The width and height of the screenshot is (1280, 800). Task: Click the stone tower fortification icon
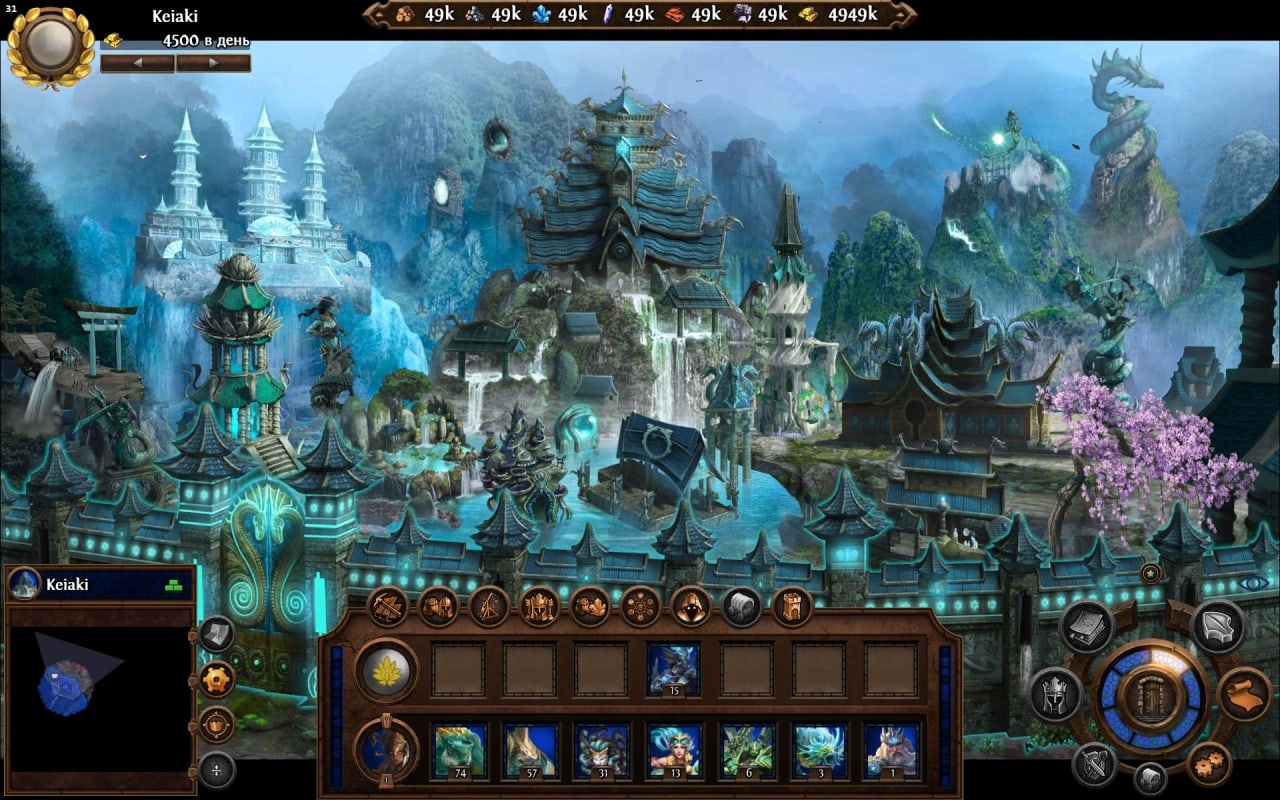point(792,606)
